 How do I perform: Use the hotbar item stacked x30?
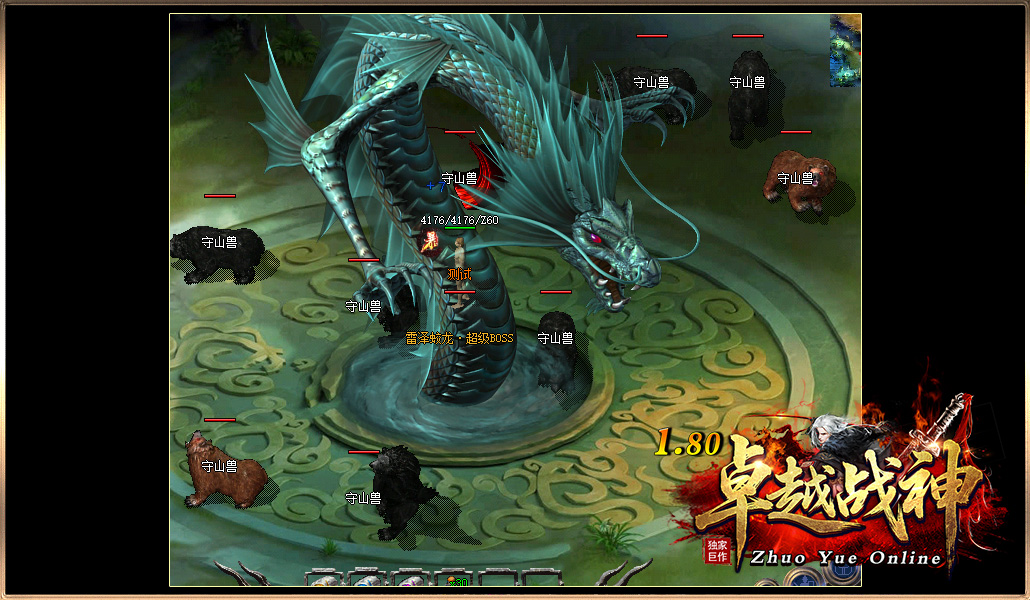[456, 579]
